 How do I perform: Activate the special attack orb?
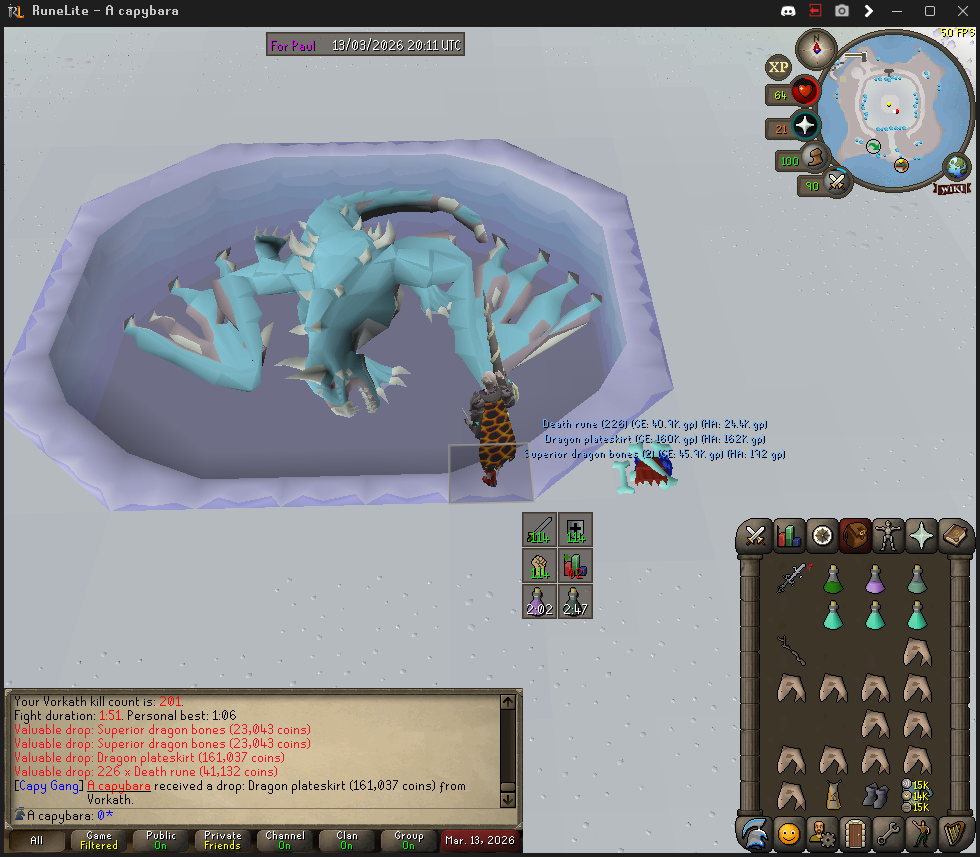coord(837,183)
